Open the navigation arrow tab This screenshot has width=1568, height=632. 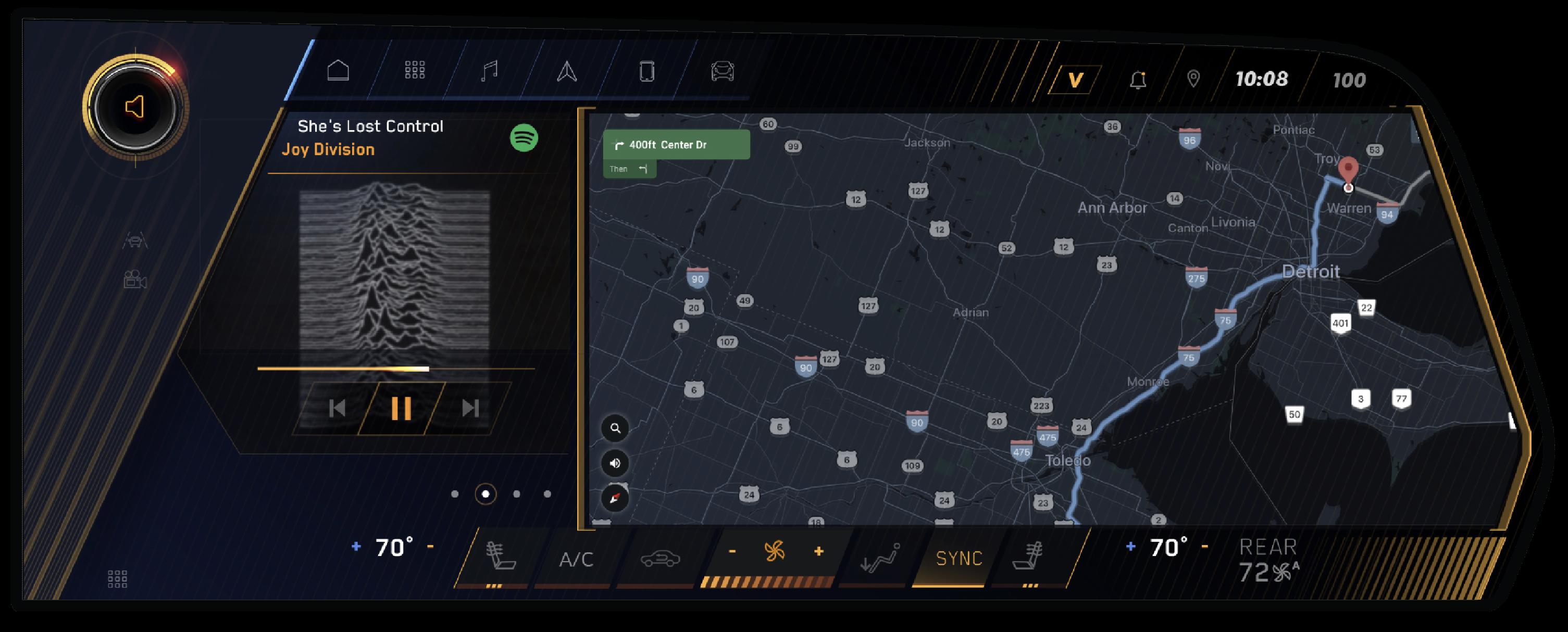pyautogui.click(x=567, y=71)
